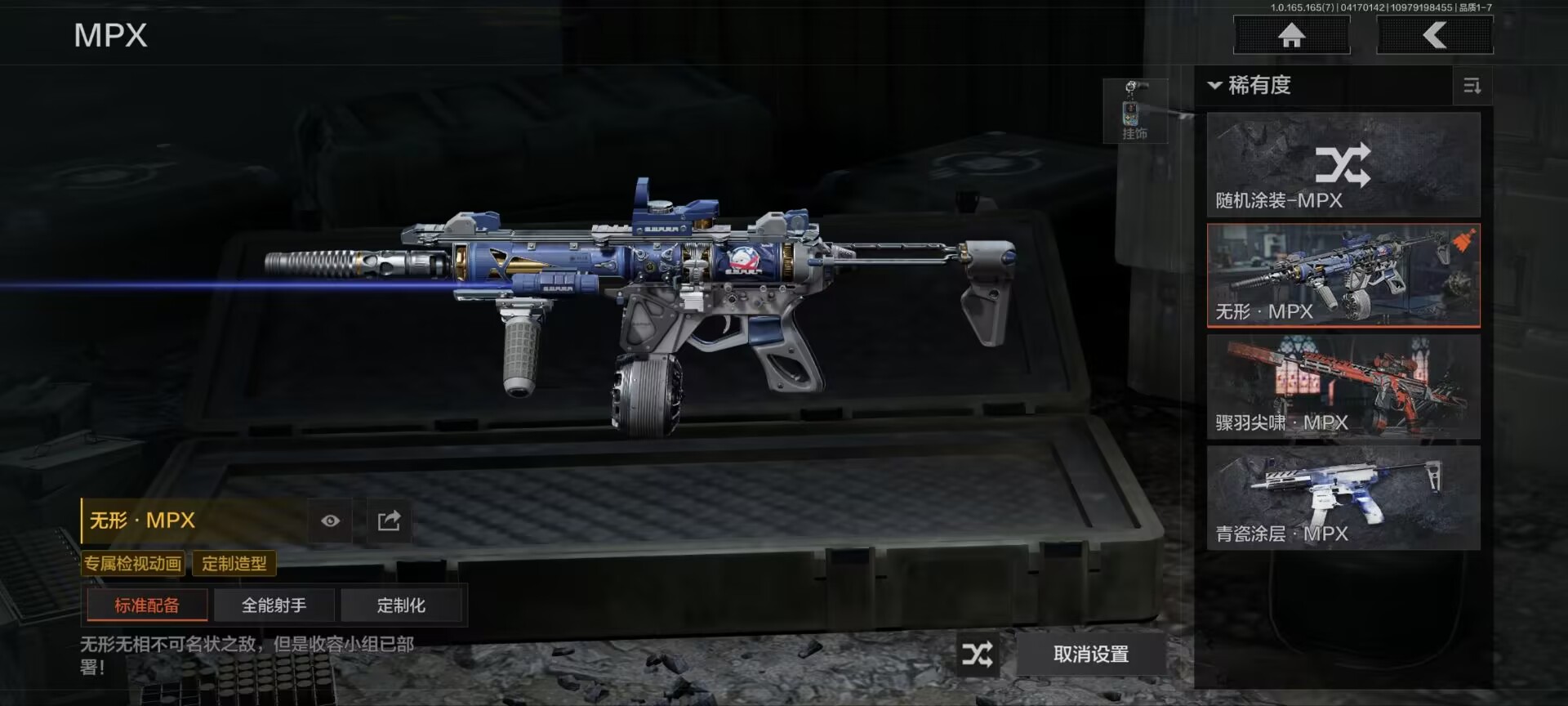Screen dimensions: 1568x706
Task: Open the 稀有度 rarity sort dropdown
Action: (x=1249, y=85)
